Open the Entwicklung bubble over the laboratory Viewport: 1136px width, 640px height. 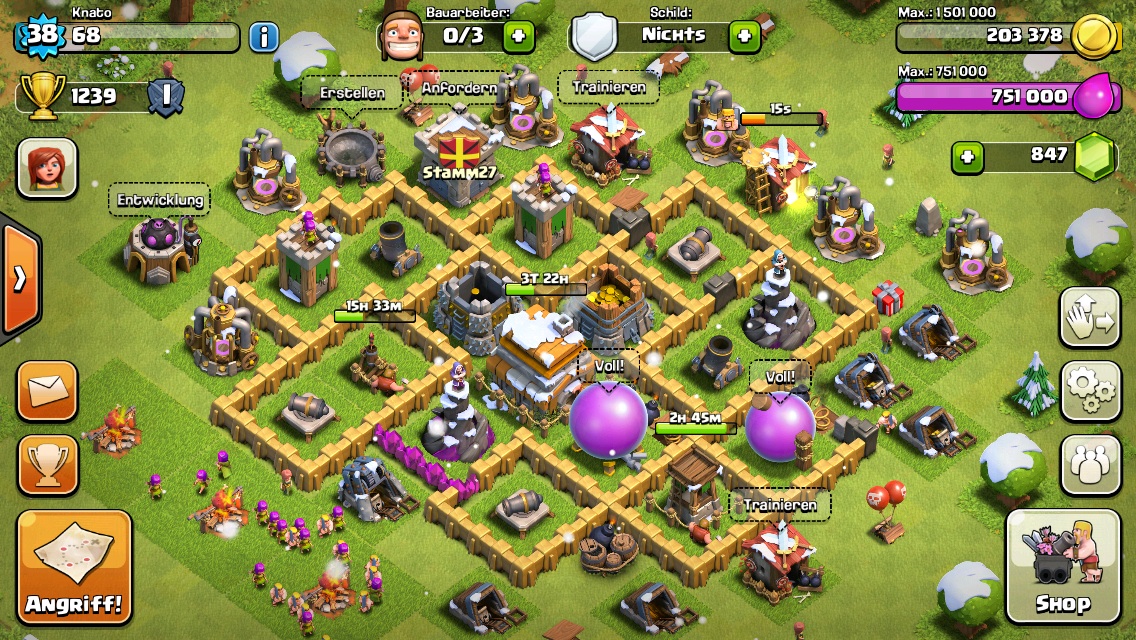coord(160,200)
